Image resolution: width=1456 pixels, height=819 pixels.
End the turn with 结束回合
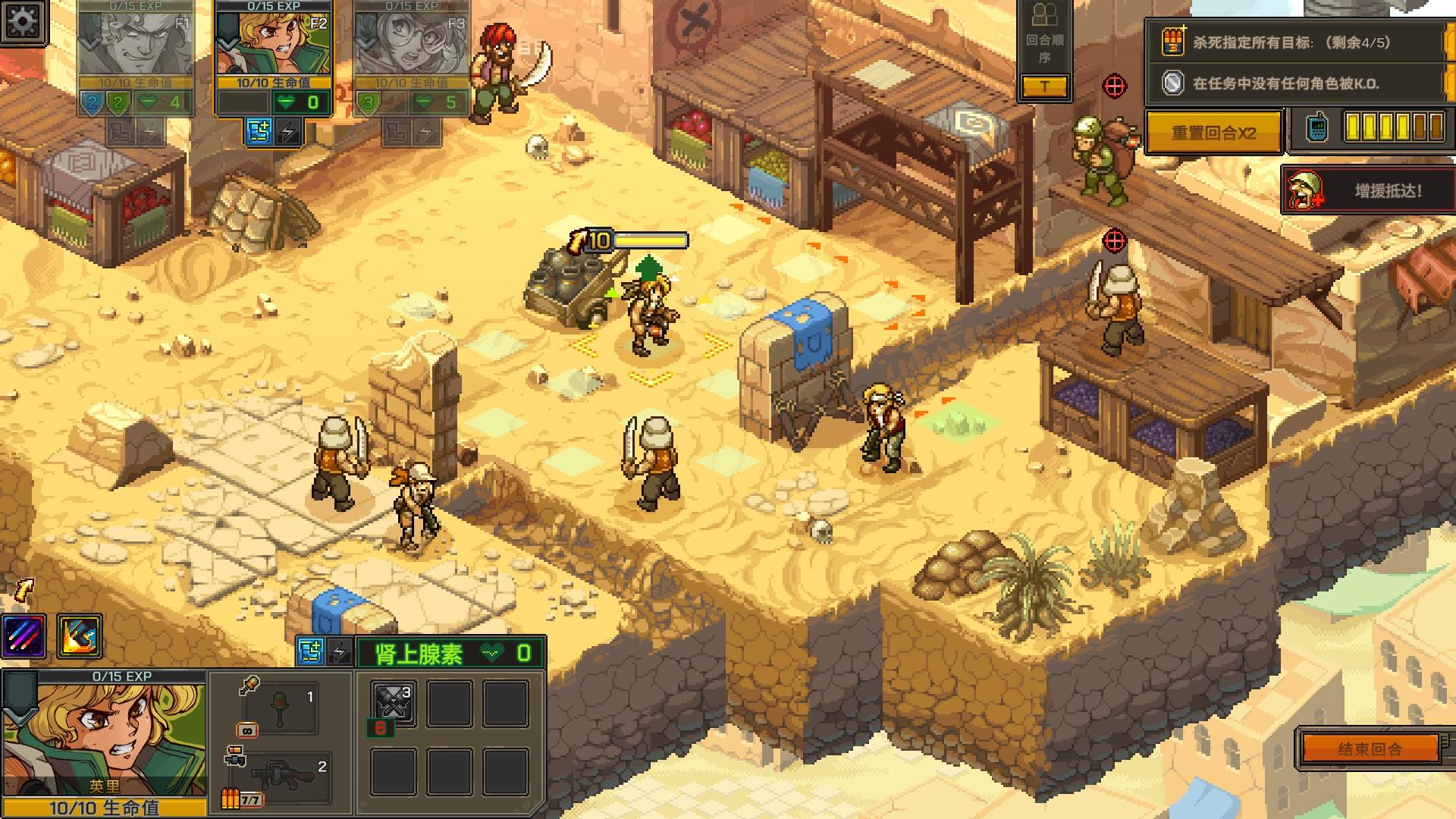[x=1370, y=749]
